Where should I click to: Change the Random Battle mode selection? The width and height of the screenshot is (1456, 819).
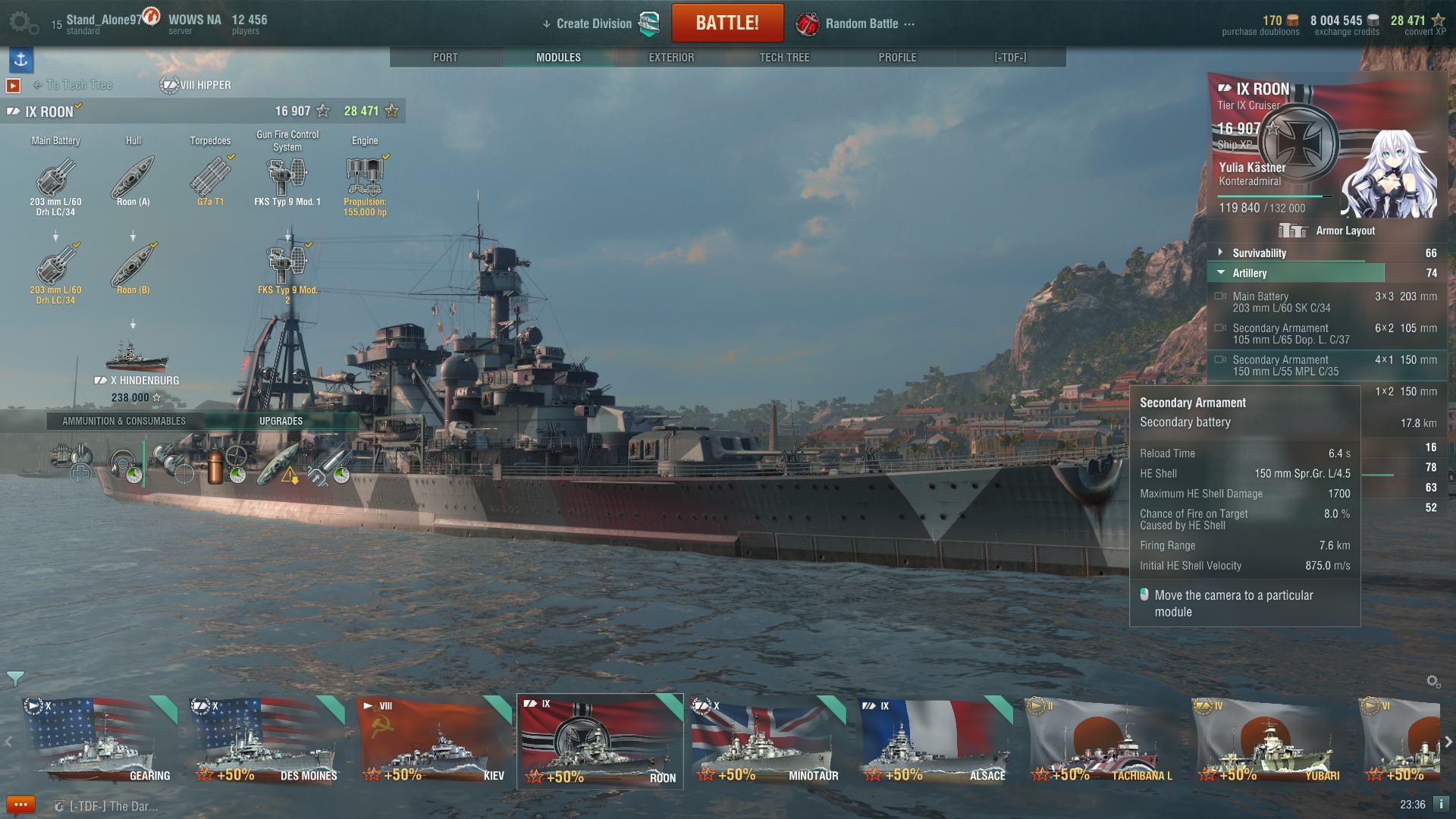[861, 24]
